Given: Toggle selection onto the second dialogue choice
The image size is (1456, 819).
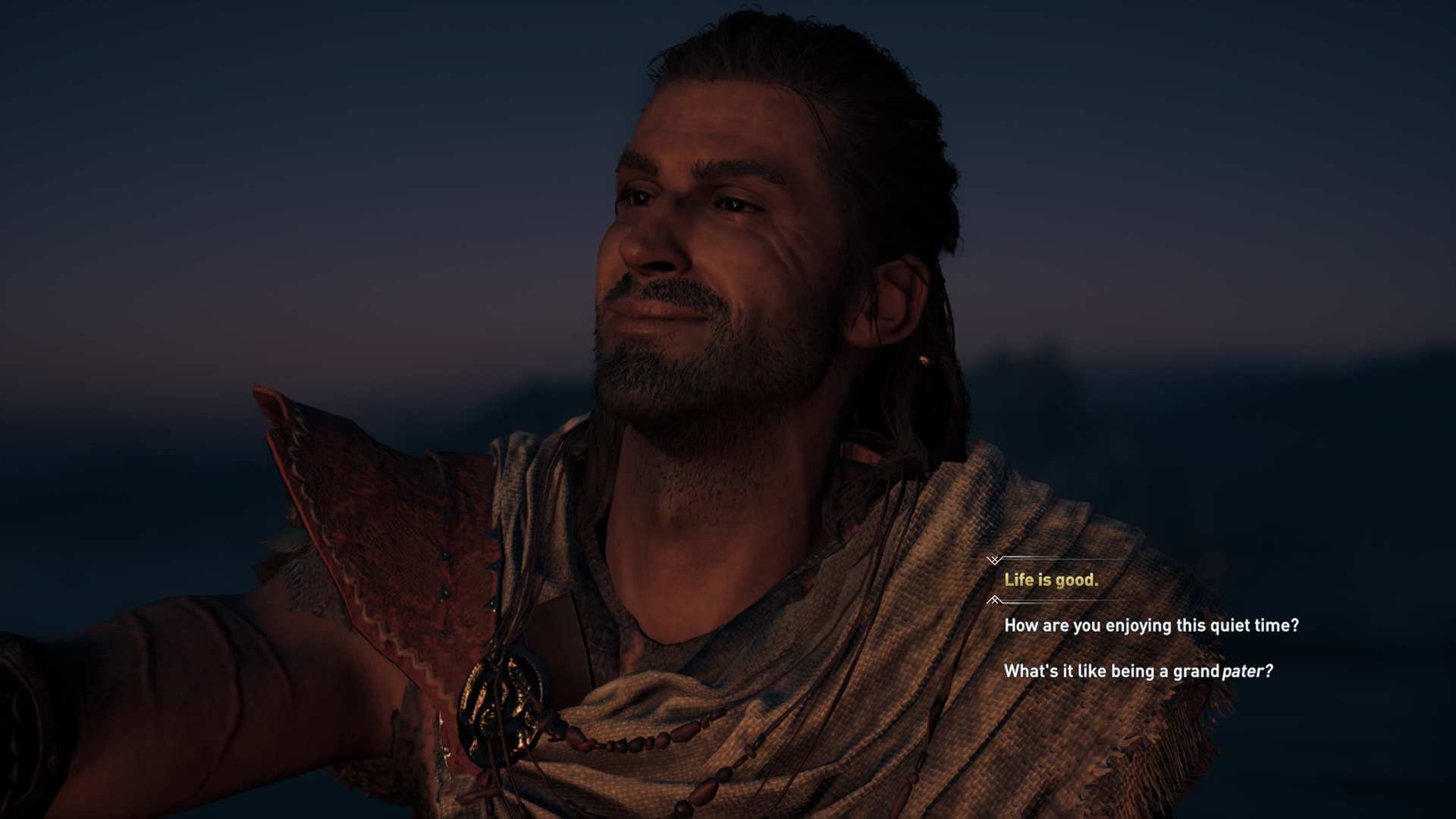Looking at the screenshot, I should (1152, 626).
